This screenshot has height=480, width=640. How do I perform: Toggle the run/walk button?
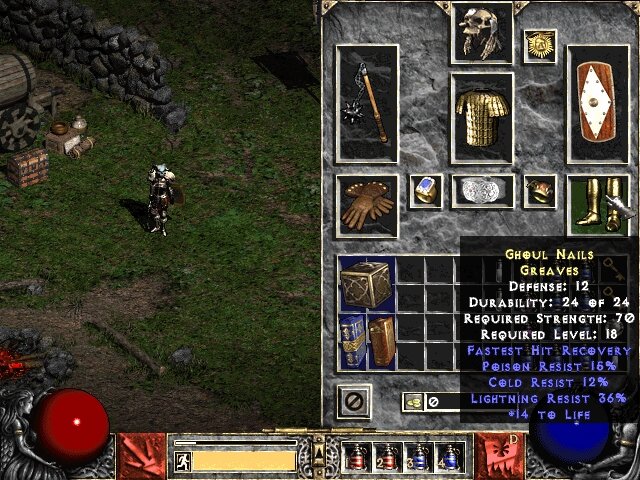click(182, 461)
